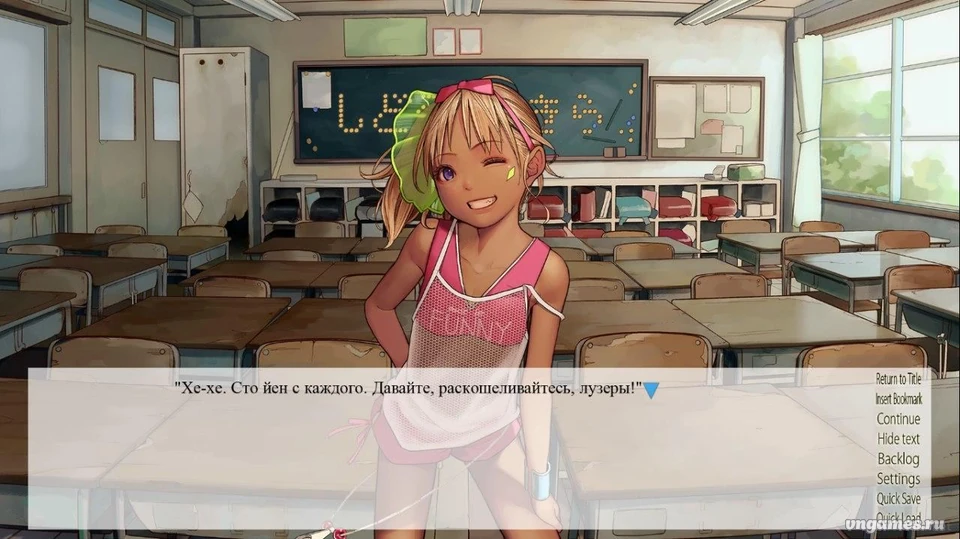The height and width of the screenshot is (539, 960).
Task: Hide the dialogue text box
Action: [898, 439]
